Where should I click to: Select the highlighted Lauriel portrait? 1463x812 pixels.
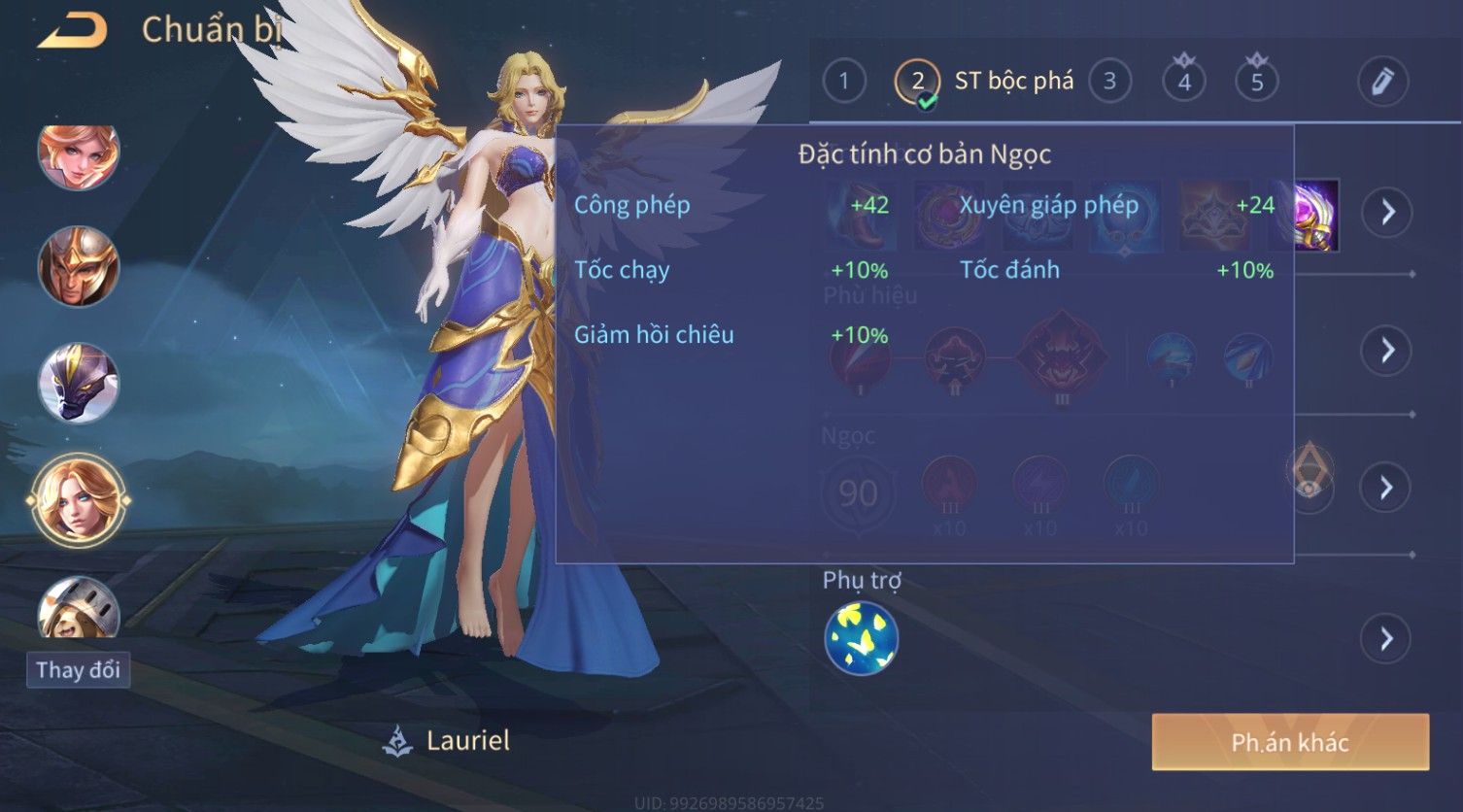78,500
